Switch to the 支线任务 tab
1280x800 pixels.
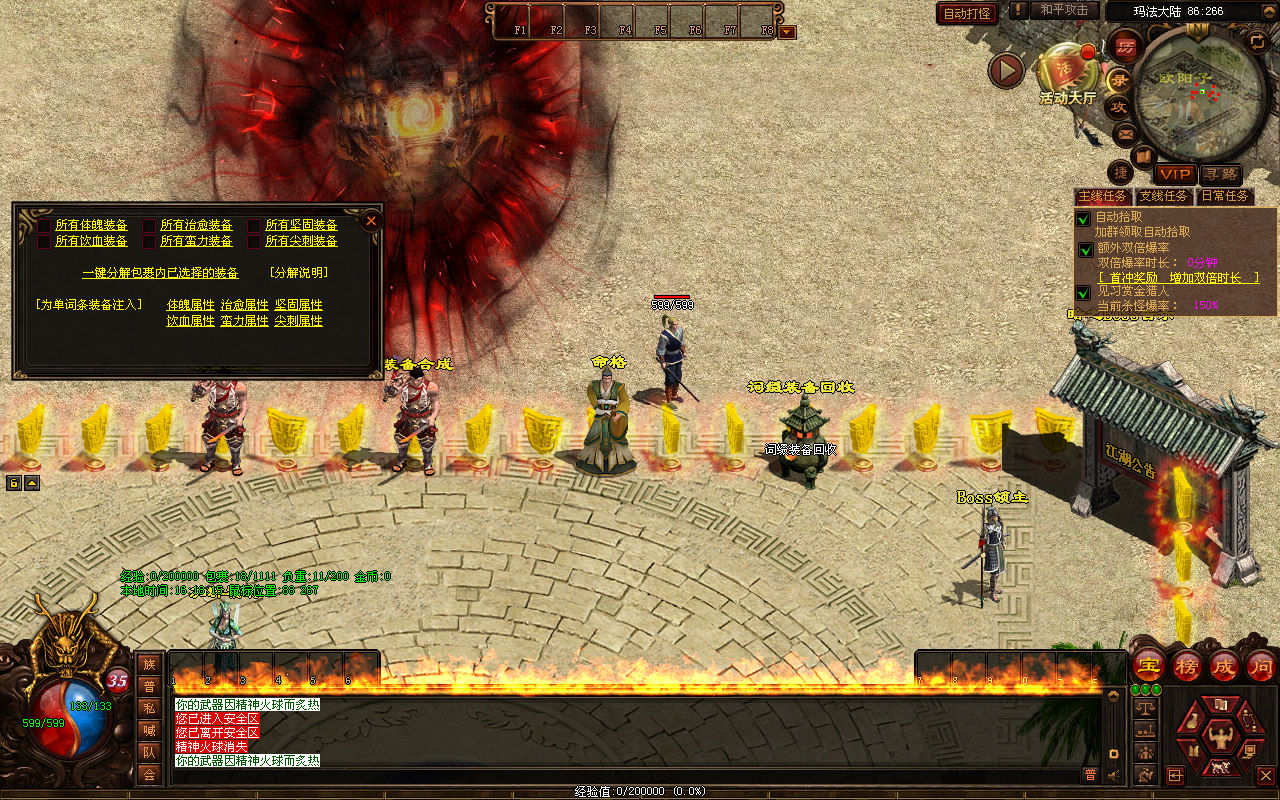pyautogui.click(x=1163, y=196)
